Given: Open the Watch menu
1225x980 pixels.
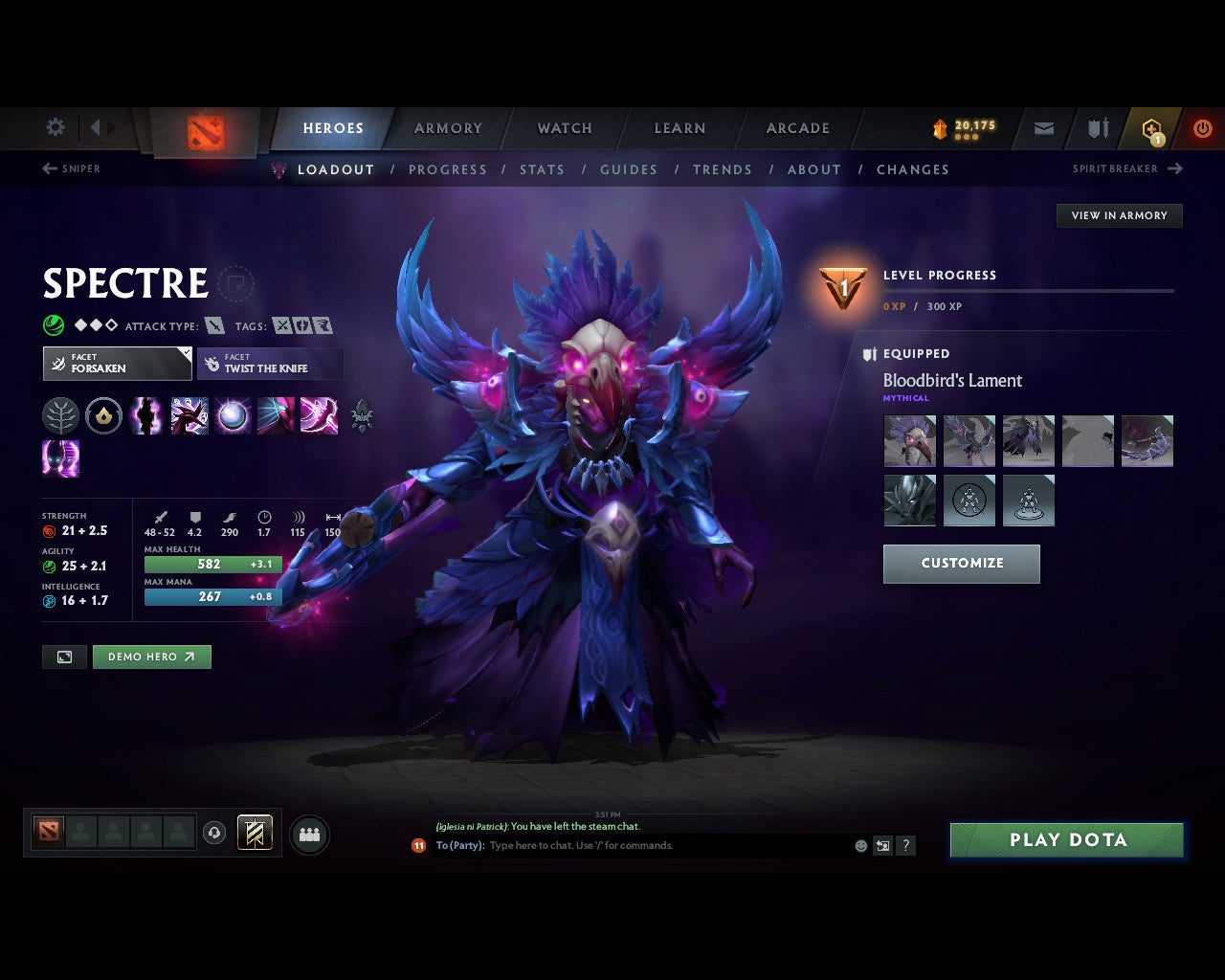Looking at the screenshot, I should click(564, 127).
